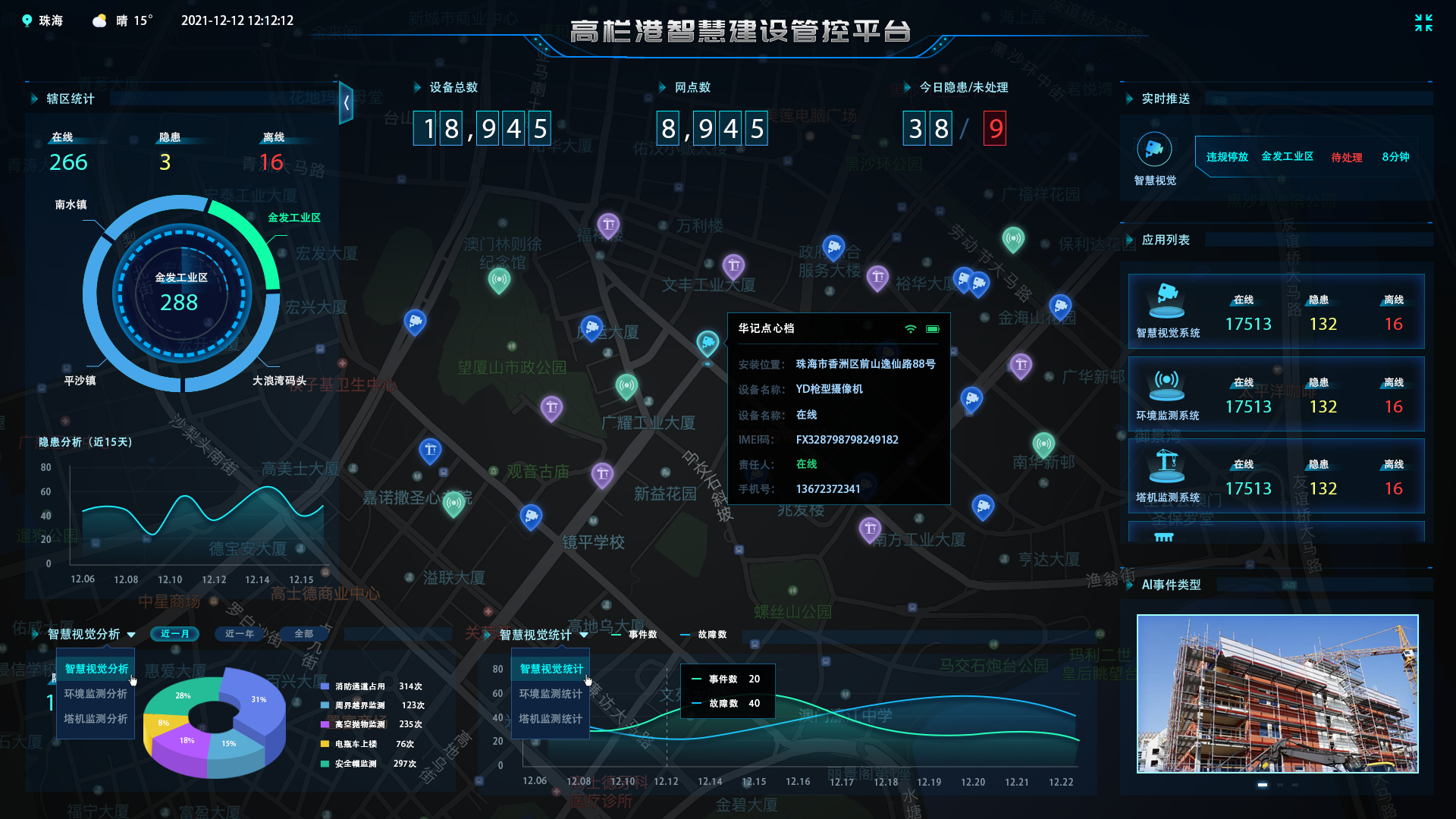1456x819 pixels.
Task: Select 环境监测分析 from the open menu
Action: (x=95, y=694)
